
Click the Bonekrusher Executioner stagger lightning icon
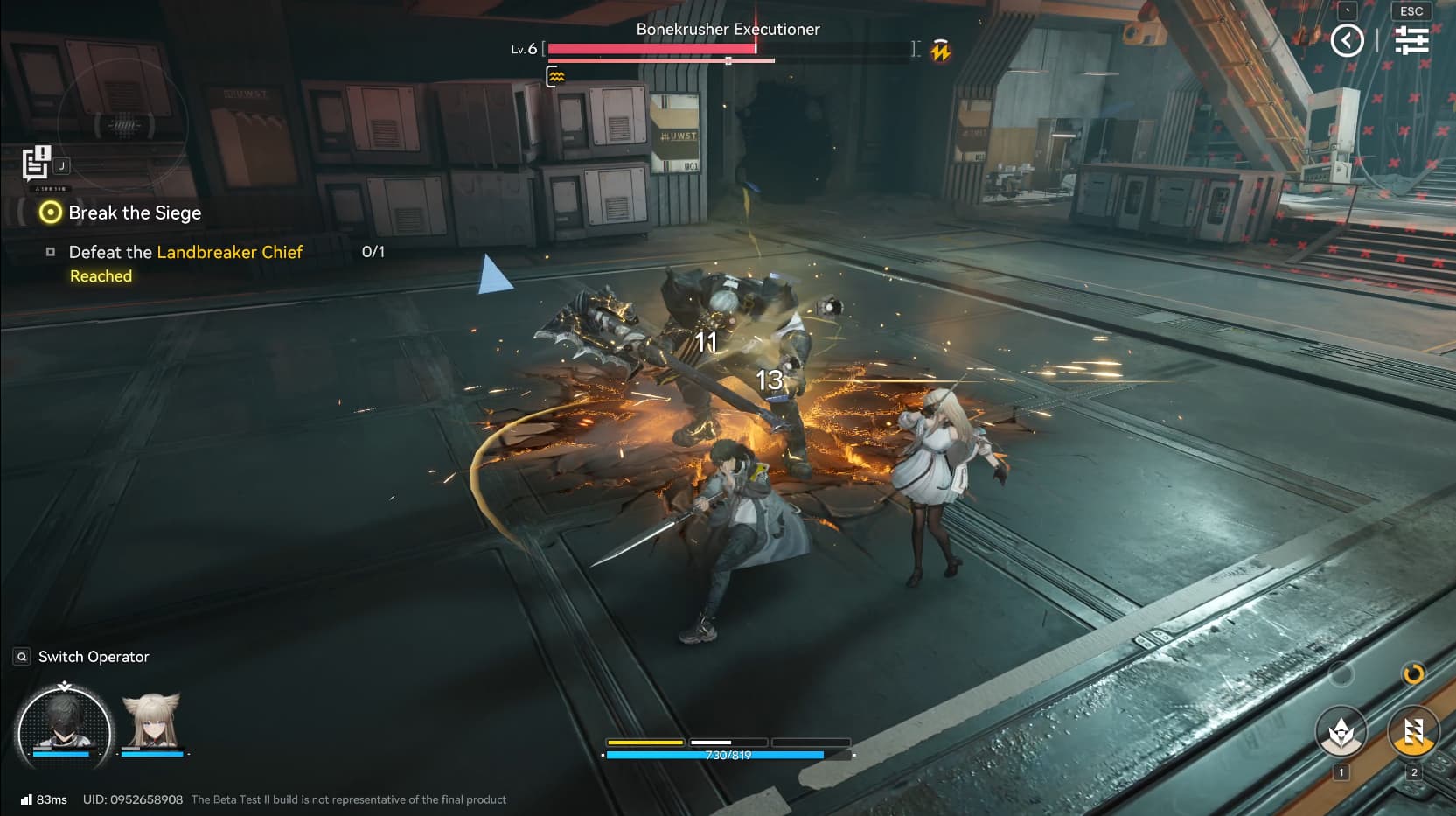point(941,51)
